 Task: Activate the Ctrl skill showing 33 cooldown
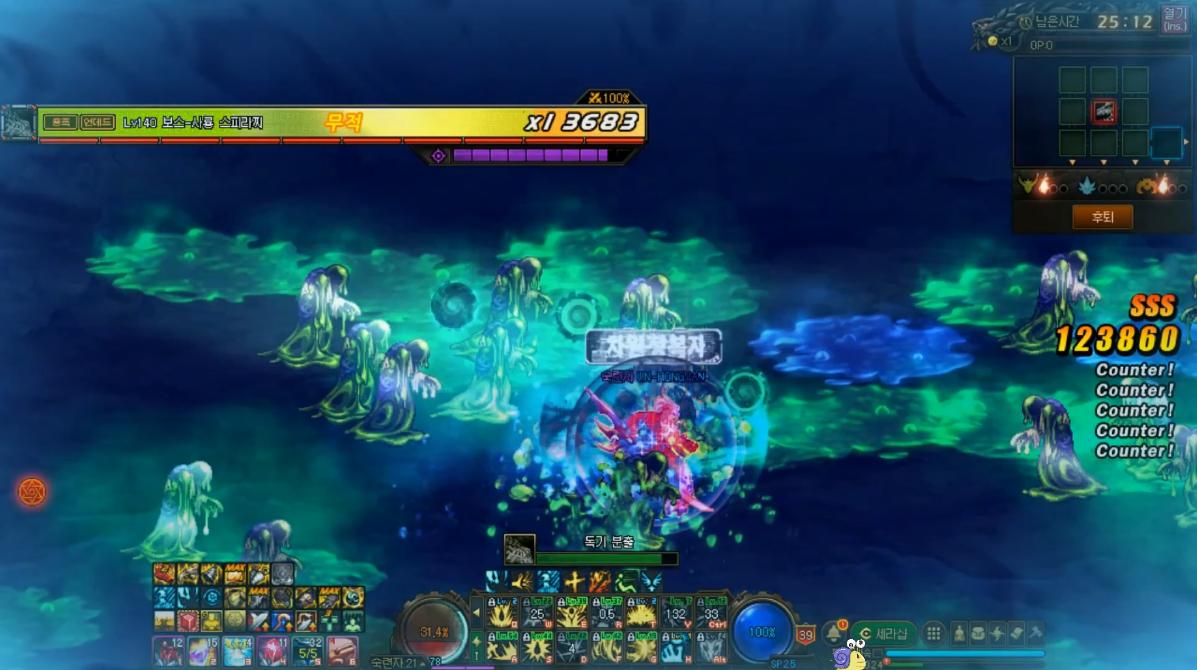pos(710,612)
